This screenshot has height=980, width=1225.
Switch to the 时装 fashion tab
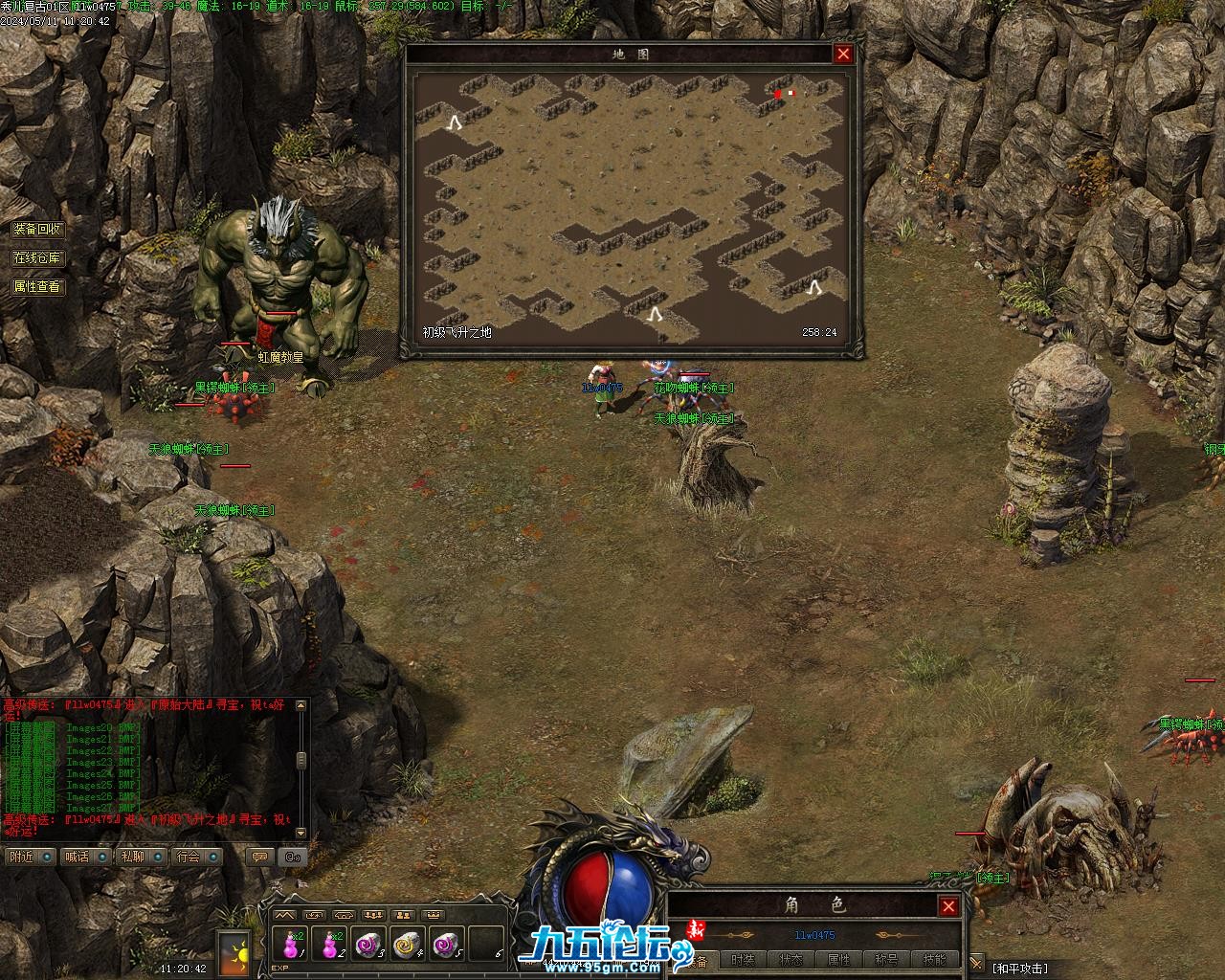(743, 960)
